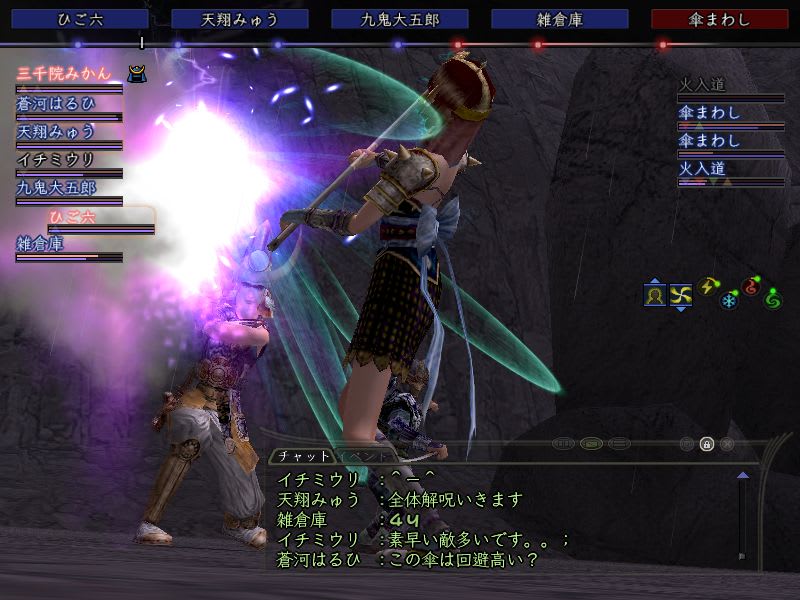
Task: Click the lightning bolt status icon
Action: [x=708, y=287]
